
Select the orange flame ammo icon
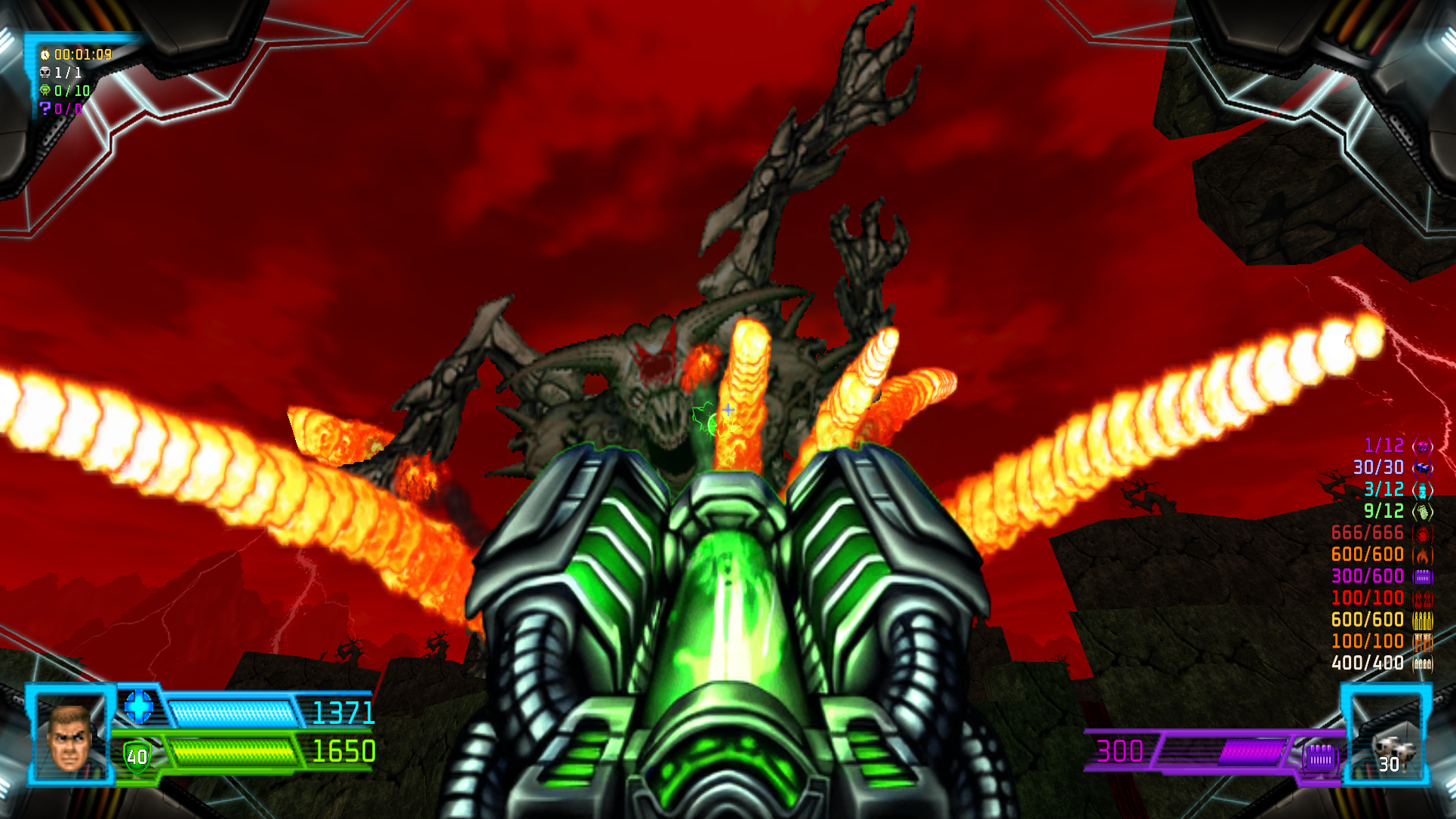[1422, 556]
